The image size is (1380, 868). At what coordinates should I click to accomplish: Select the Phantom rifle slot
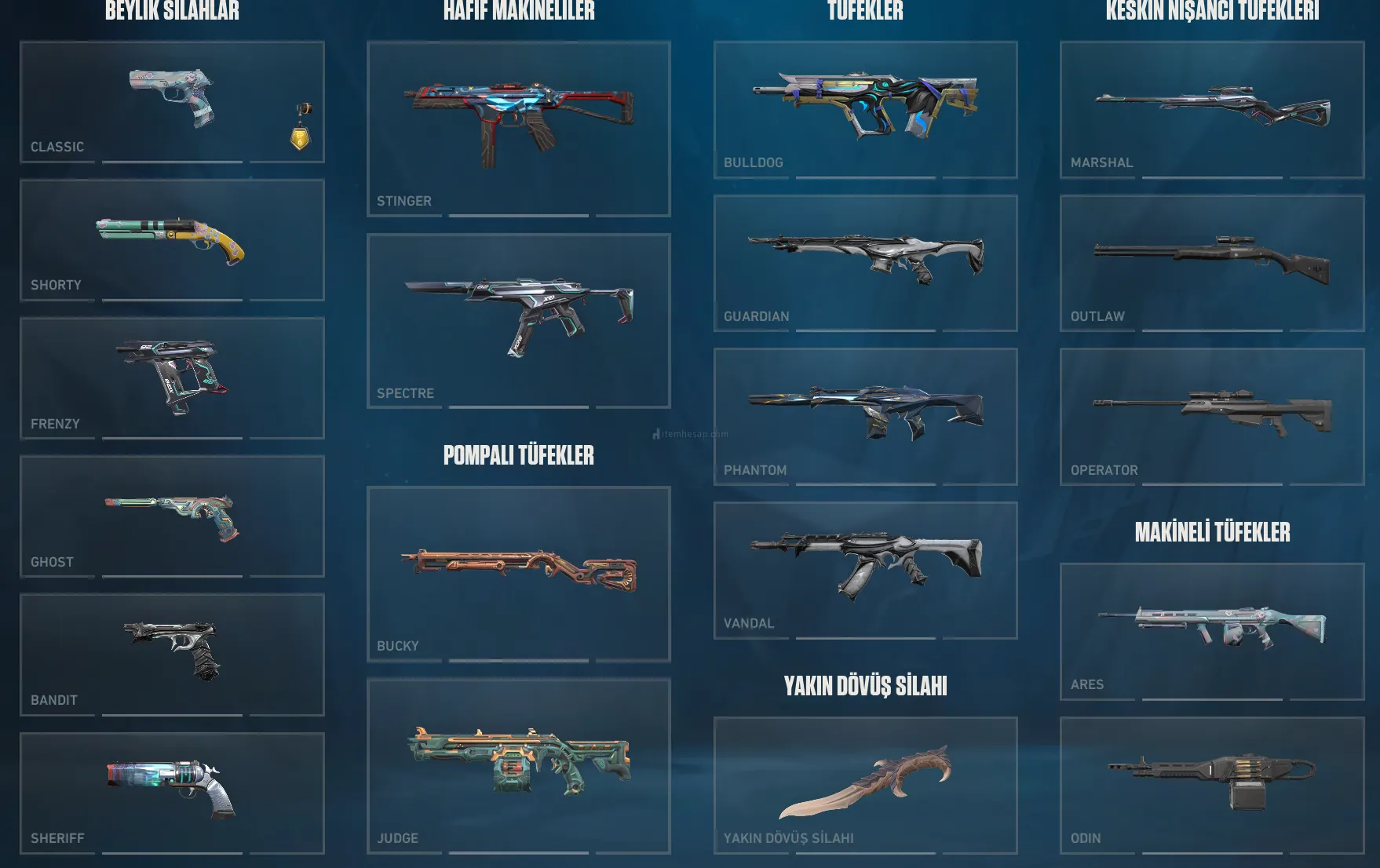[x=865, y=416]
